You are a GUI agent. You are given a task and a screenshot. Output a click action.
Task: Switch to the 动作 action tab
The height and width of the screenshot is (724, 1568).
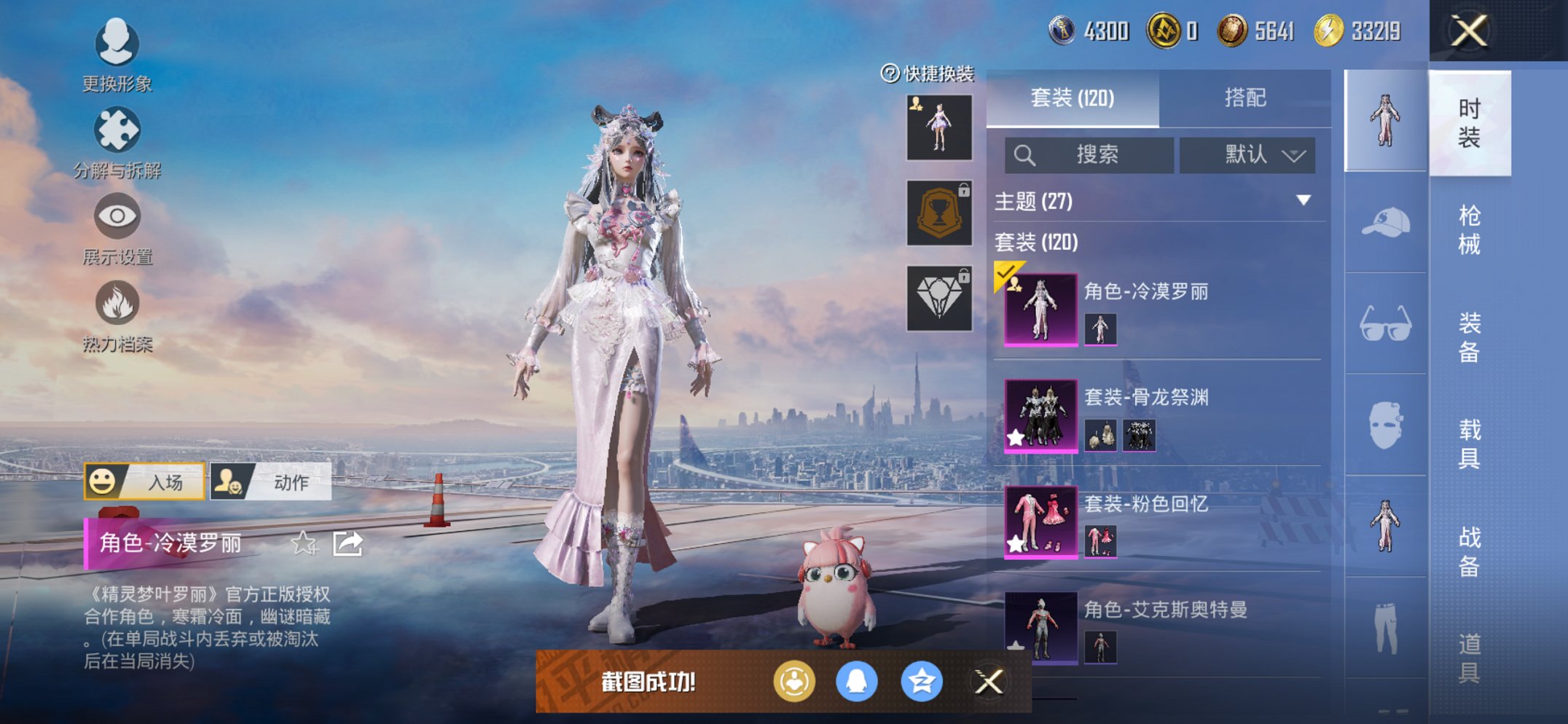[271, 481]
